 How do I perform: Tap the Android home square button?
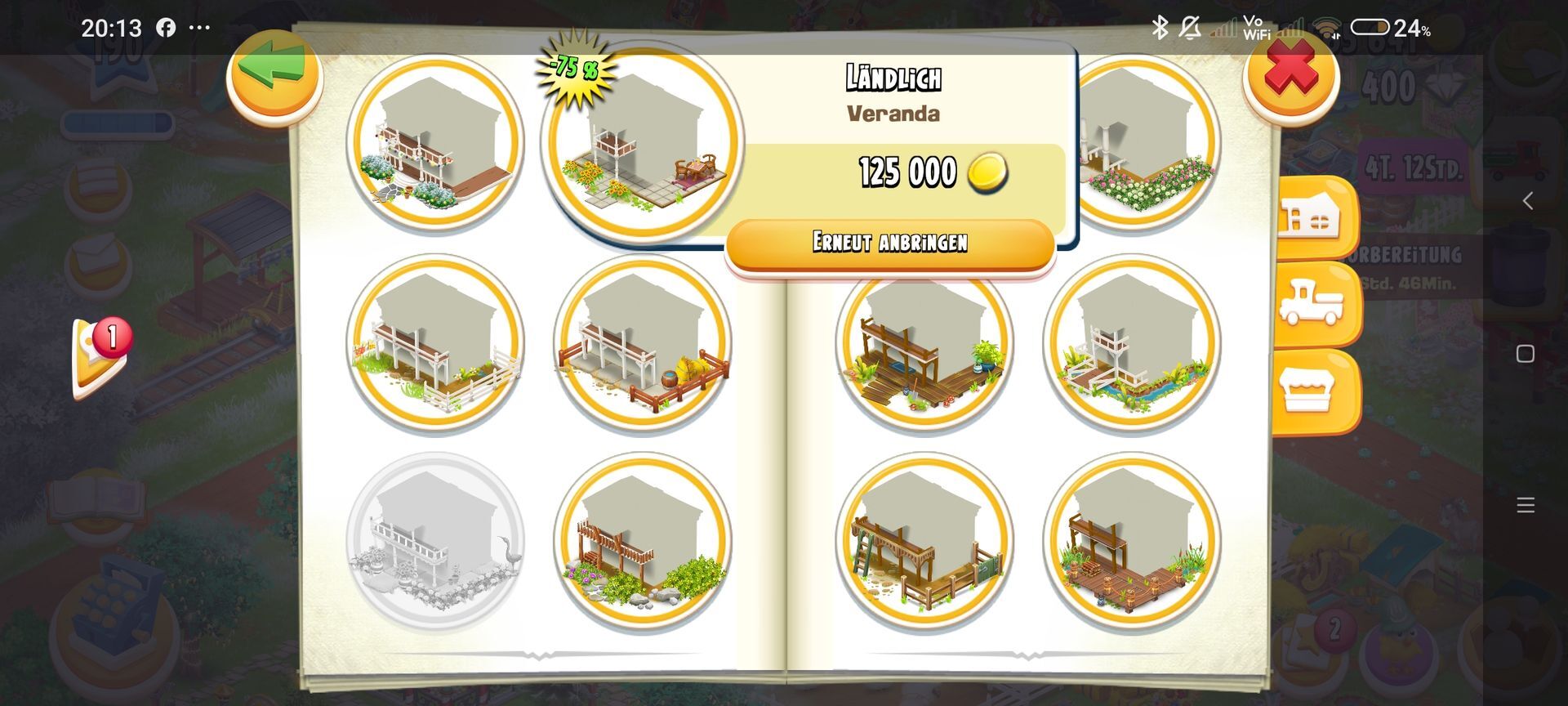pyautogui.click(x=1525, y=354)
